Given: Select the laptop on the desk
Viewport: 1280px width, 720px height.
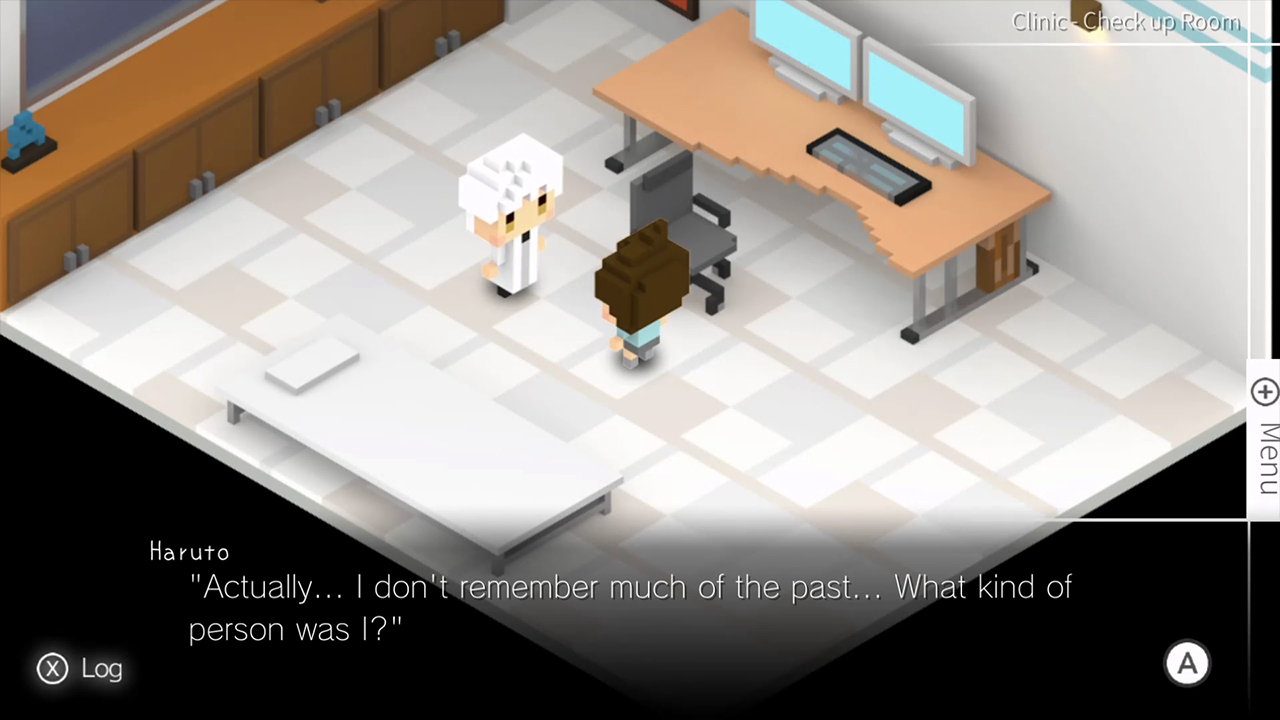Looking at the screenshot, I should (870, 170).
